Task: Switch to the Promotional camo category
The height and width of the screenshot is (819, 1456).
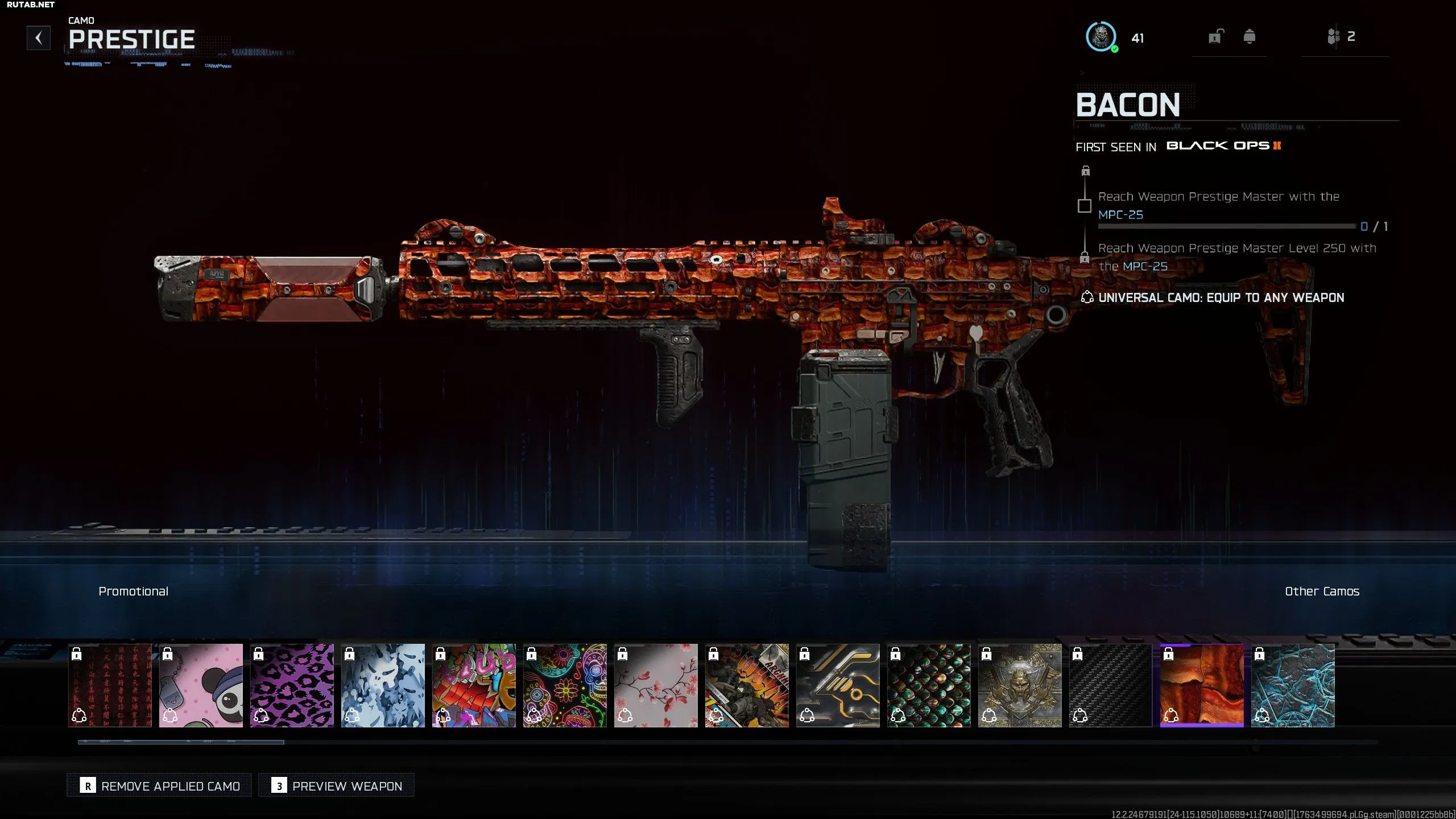Action: coord(133,591)
